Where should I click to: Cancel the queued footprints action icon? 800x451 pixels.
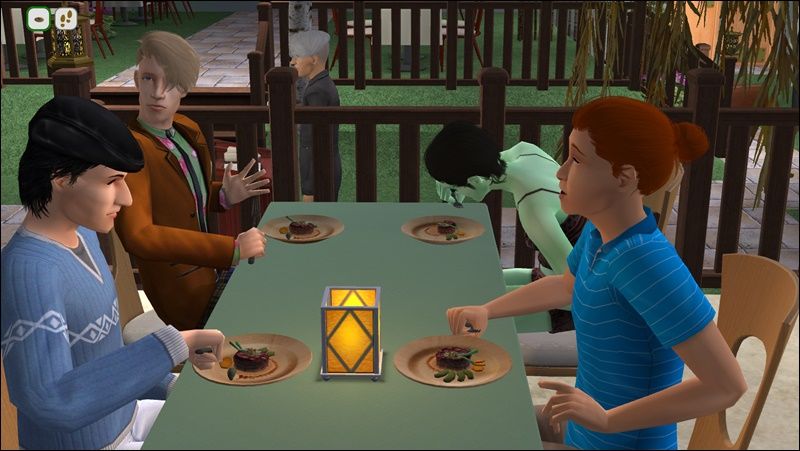tap(65, 17)
